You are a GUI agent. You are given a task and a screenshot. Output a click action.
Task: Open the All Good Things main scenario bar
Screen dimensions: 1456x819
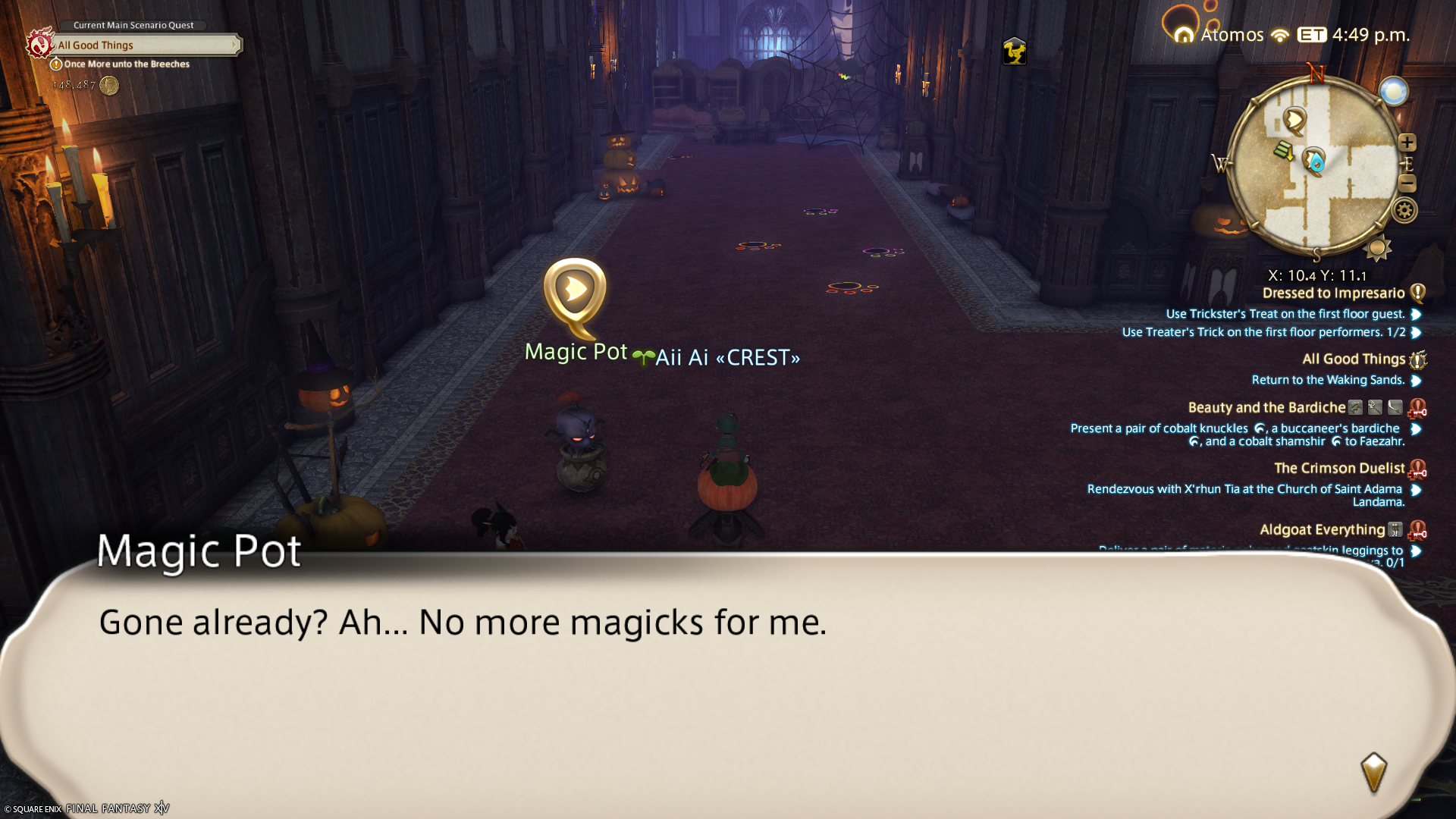coord(146,45)
